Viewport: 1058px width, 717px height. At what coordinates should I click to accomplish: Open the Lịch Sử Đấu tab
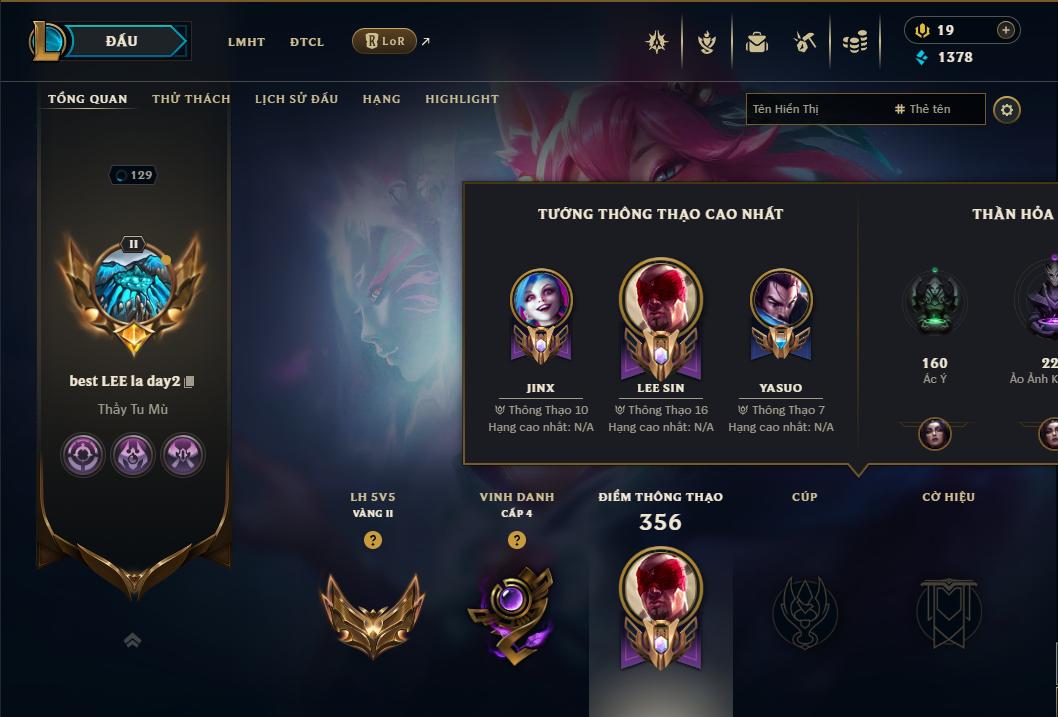pos(296,99)
